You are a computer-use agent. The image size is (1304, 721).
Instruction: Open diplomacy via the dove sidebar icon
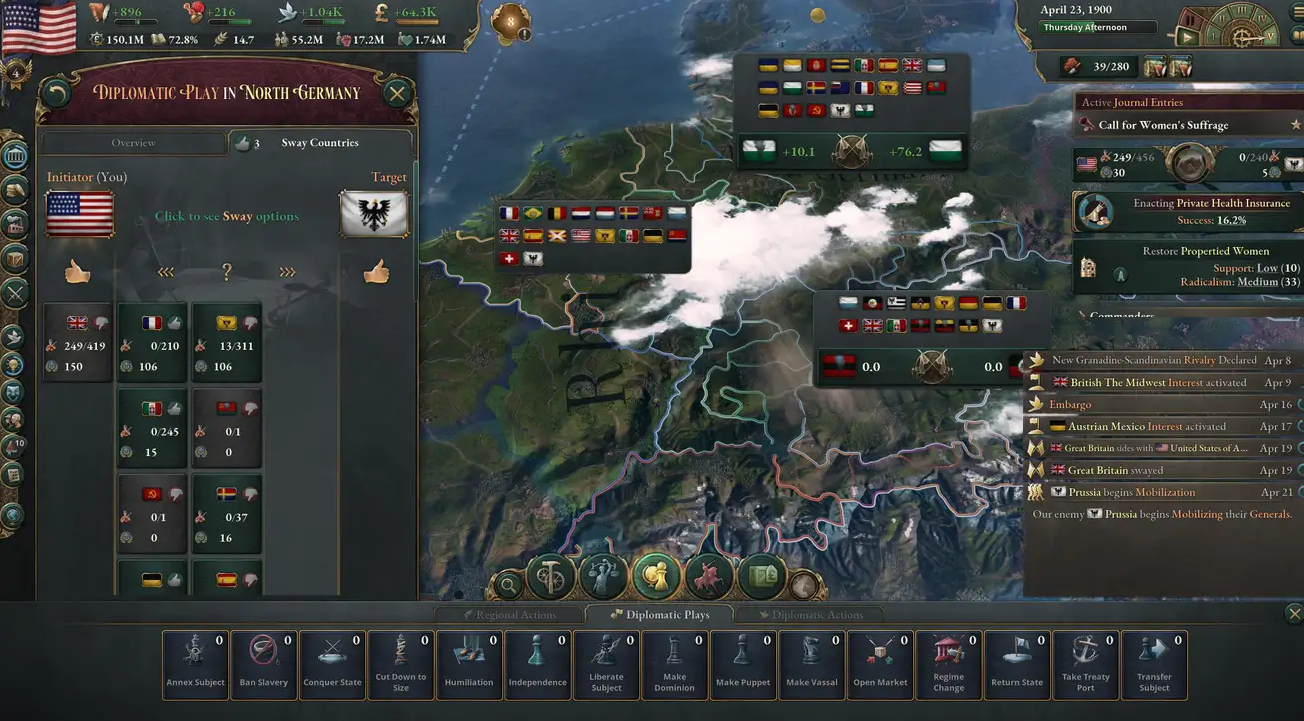pos(14,335)
